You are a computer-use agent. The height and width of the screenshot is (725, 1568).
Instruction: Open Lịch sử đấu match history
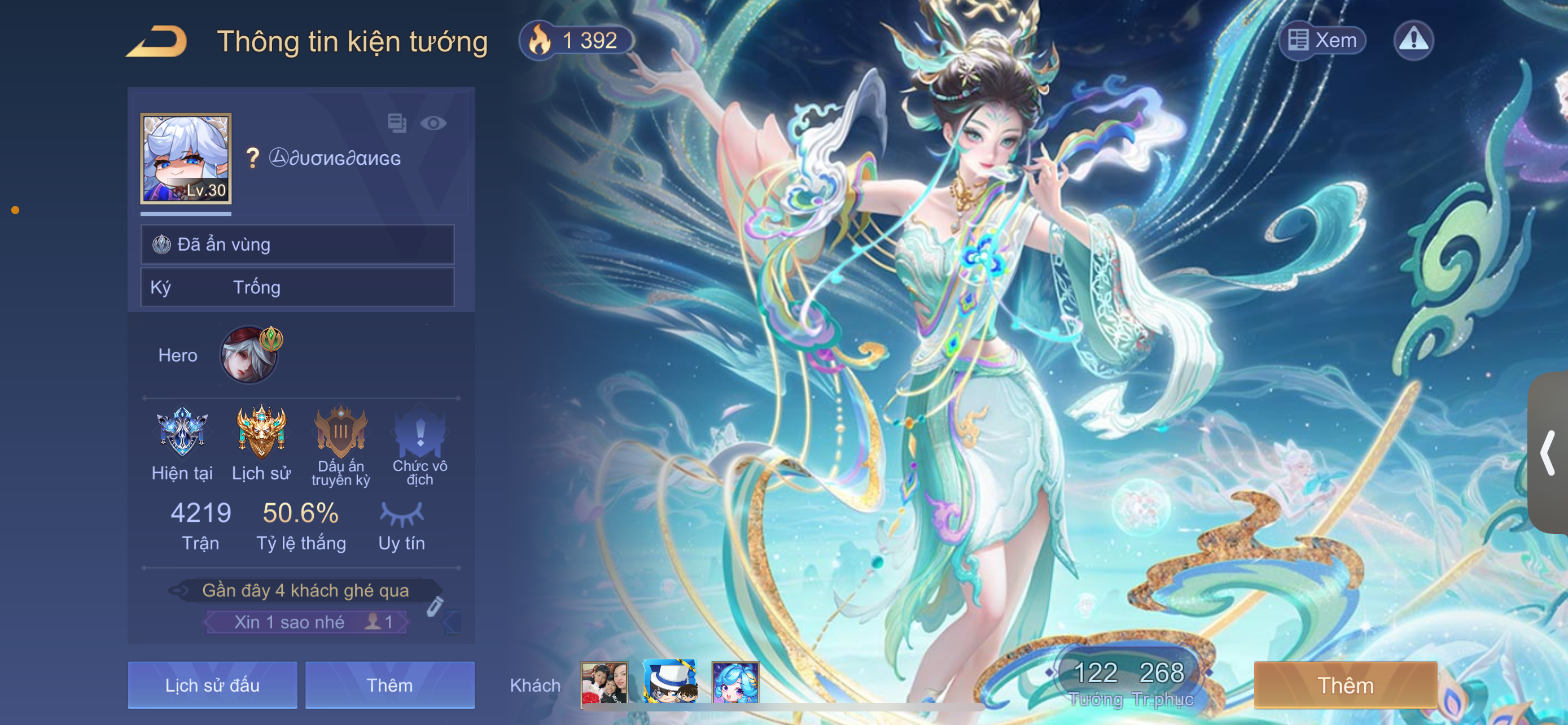click(212, 685)
